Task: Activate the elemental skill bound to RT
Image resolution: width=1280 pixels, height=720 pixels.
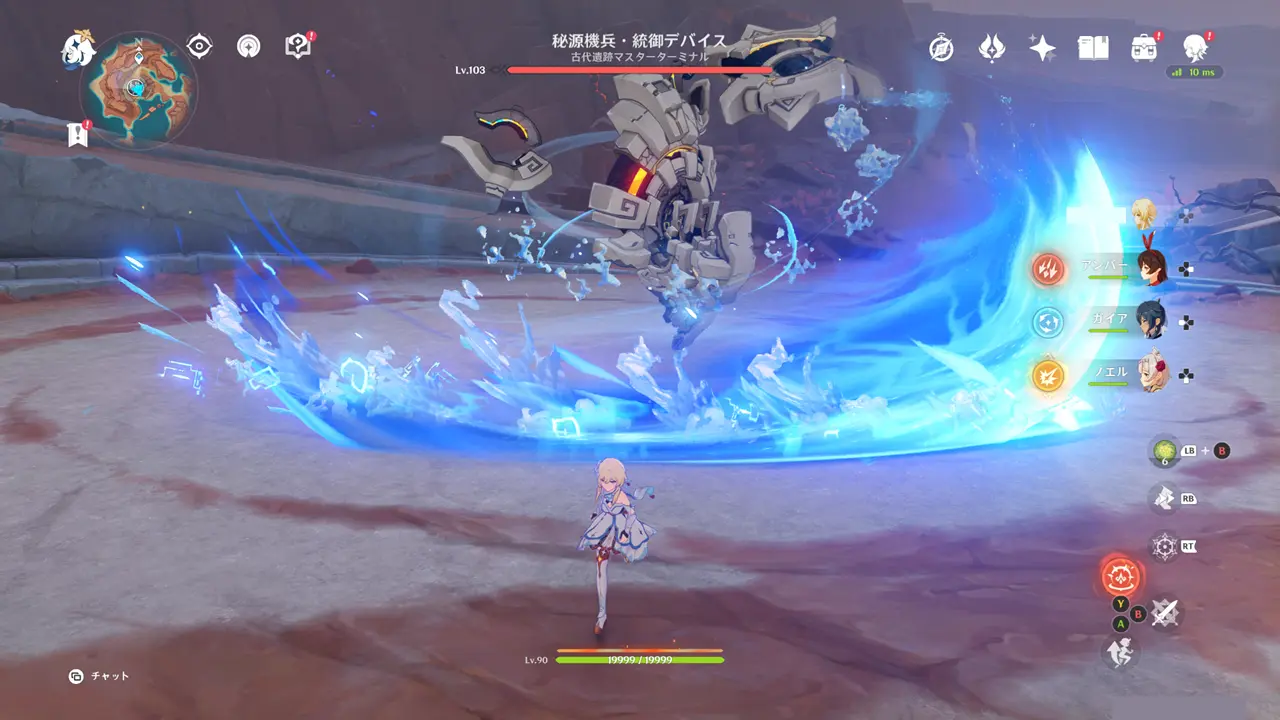Action: click(x=1164, y=546)
